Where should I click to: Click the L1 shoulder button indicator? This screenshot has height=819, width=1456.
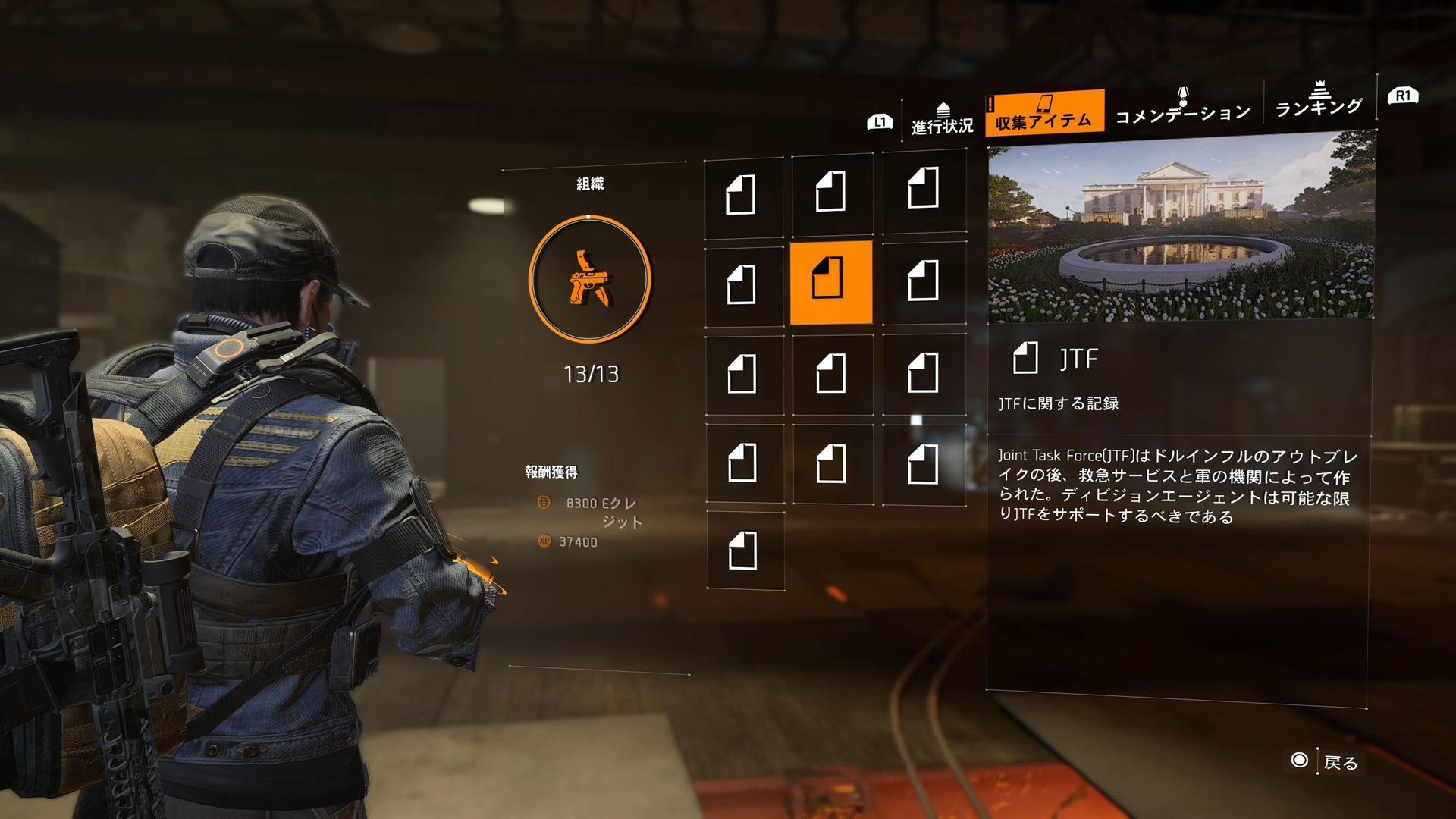pyautogui.click(x=879, y=120)
